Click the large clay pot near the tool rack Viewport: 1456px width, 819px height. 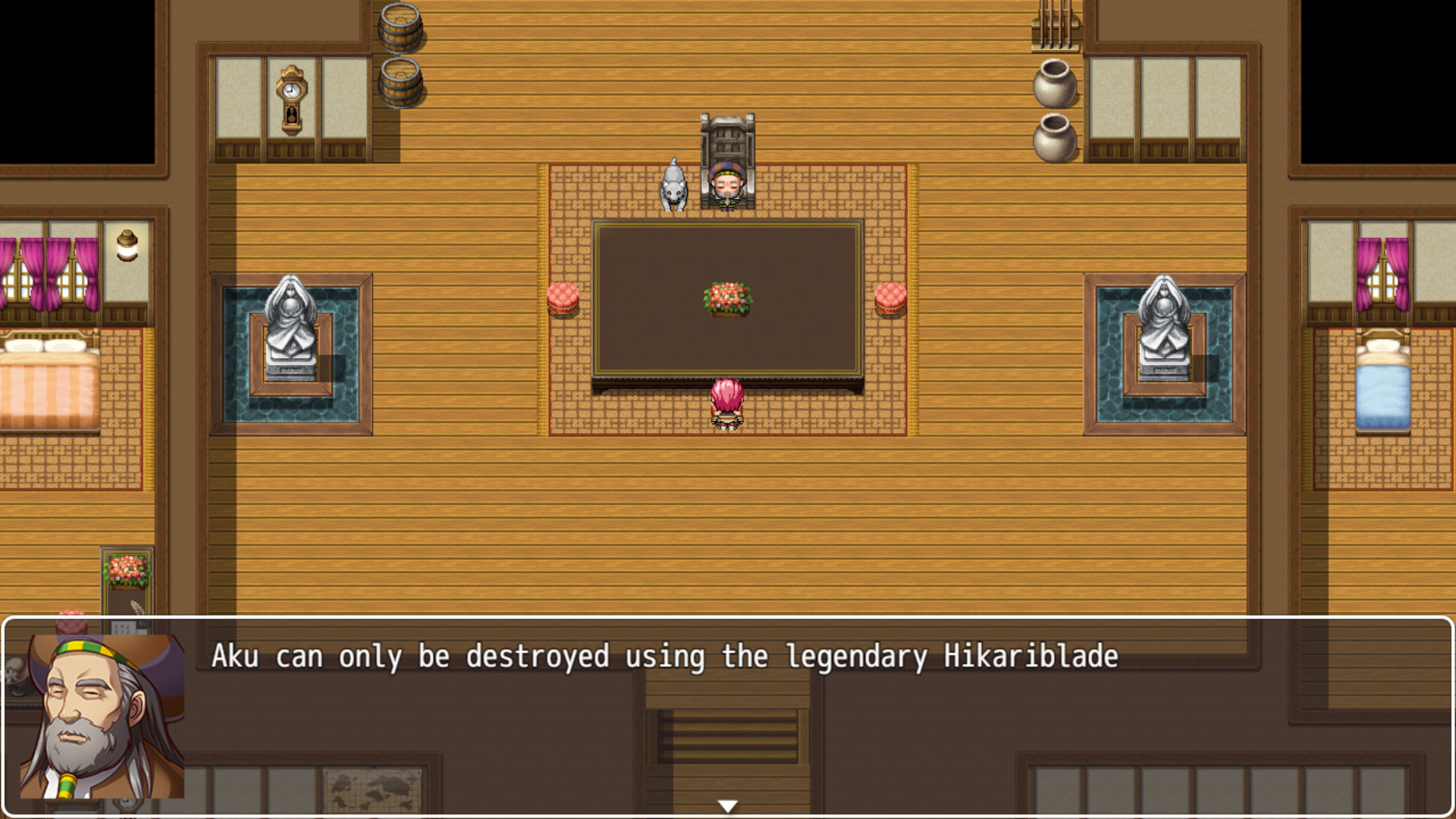click(x=1054, y=83)
